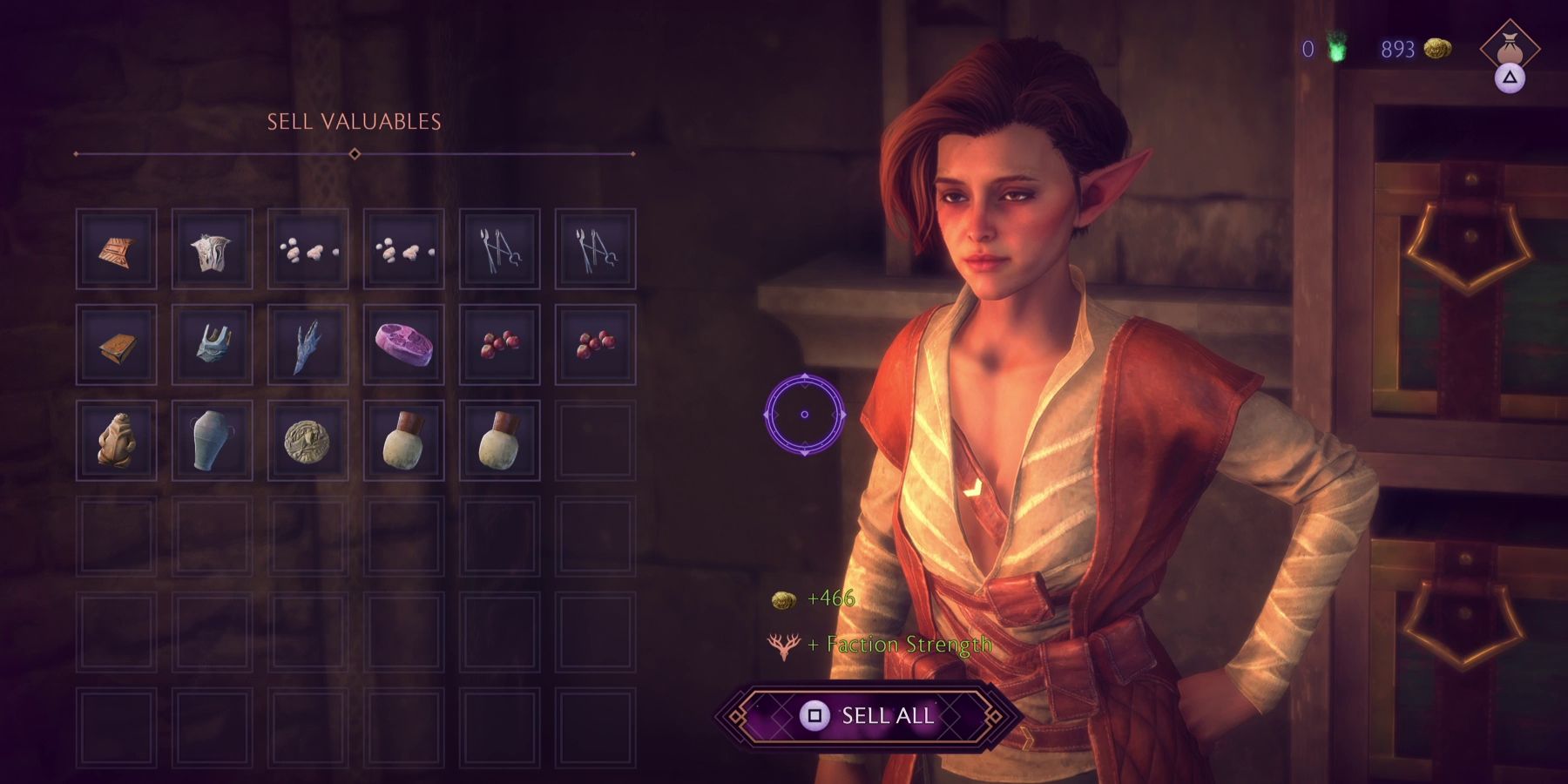This screenshot has height=784, width=1568.
Task: Click the metal tongs tool item
Action: pos(499,248)
